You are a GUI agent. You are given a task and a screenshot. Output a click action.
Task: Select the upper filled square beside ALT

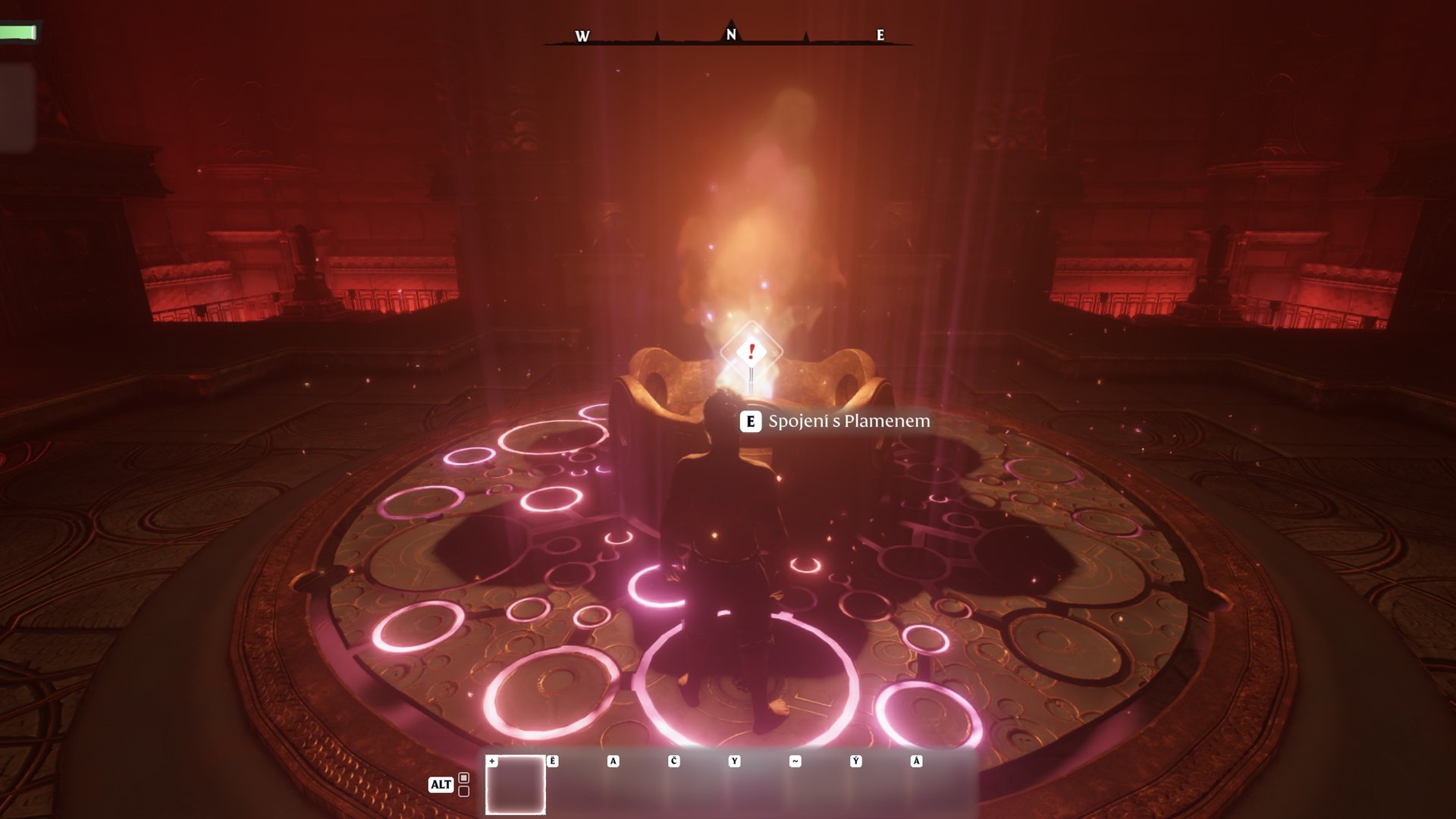(463, 776)
